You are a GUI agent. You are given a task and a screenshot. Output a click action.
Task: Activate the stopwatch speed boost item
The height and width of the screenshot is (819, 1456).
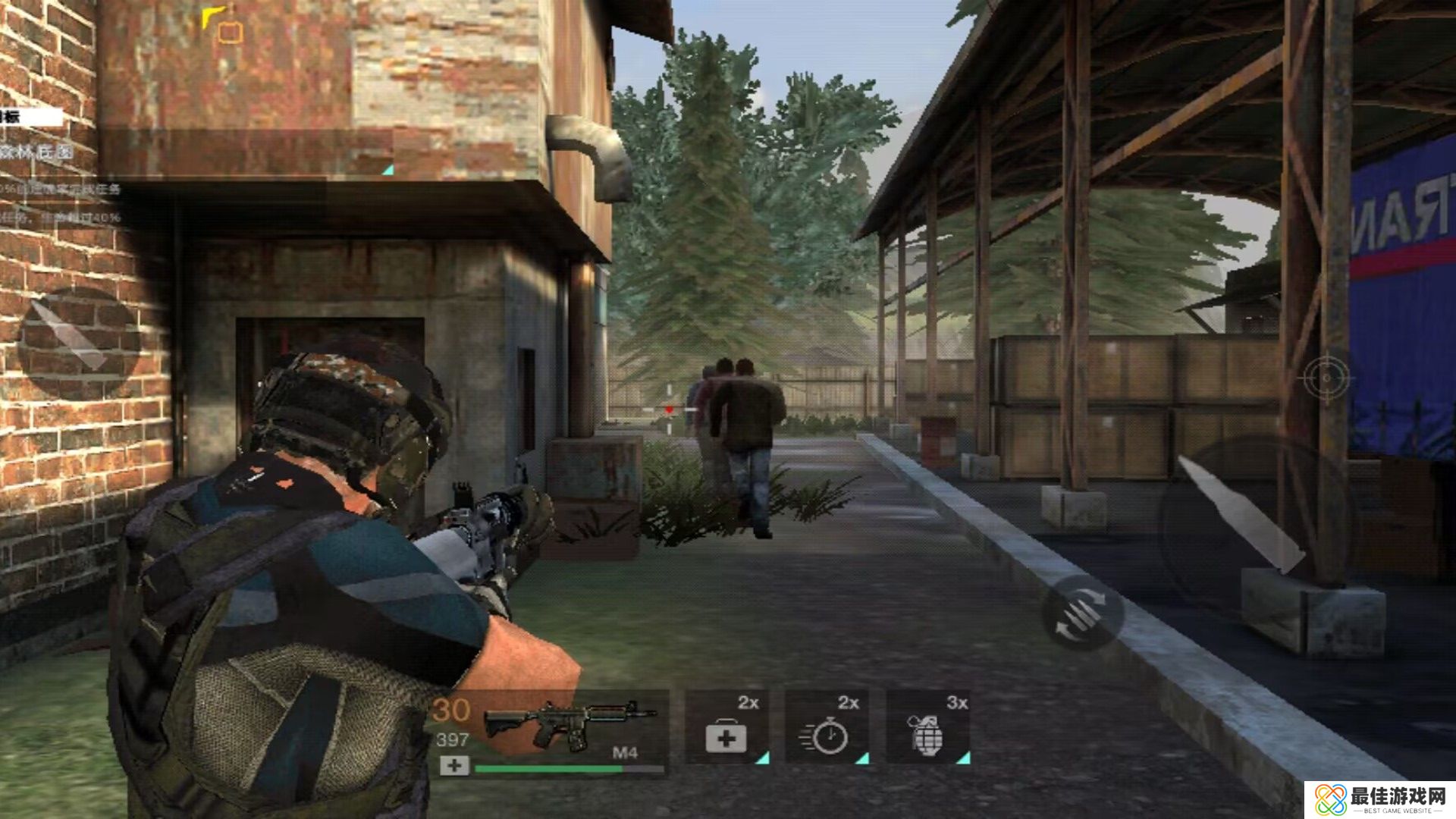tap(827, 727)
